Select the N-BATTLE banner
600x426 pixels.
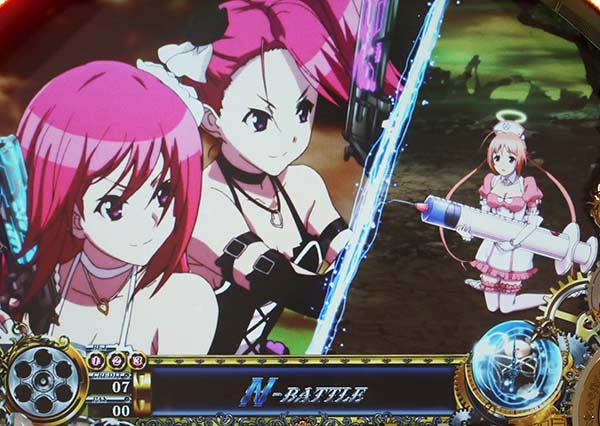coord(305,392)
